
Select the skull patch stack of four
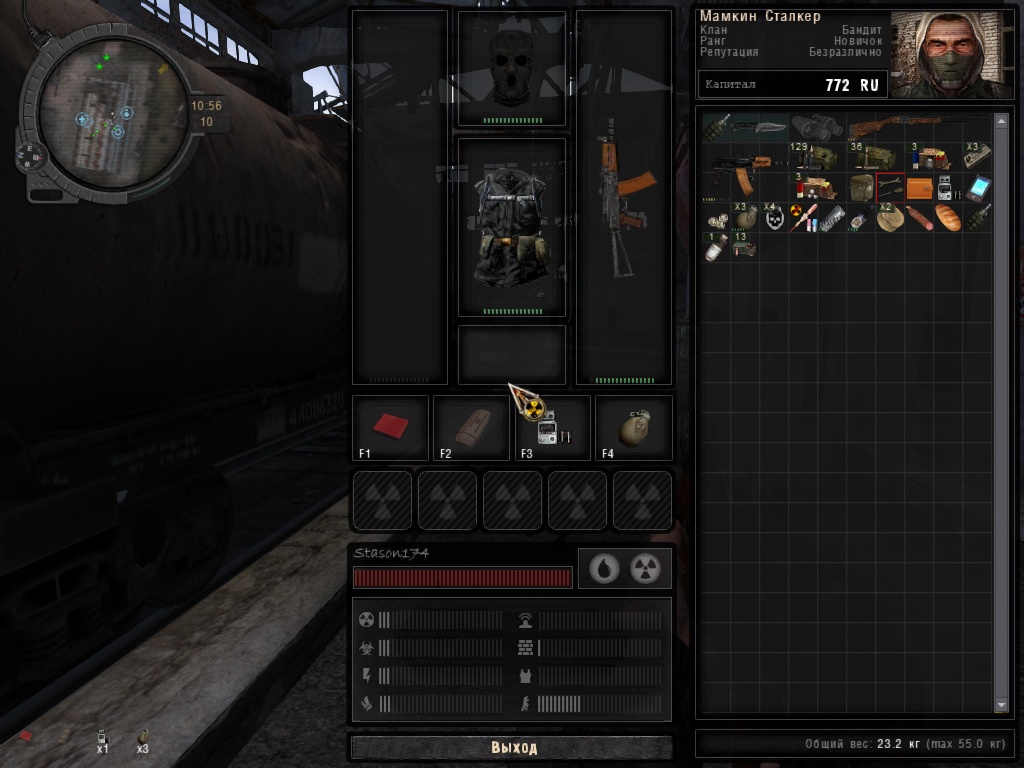point(774,217)
